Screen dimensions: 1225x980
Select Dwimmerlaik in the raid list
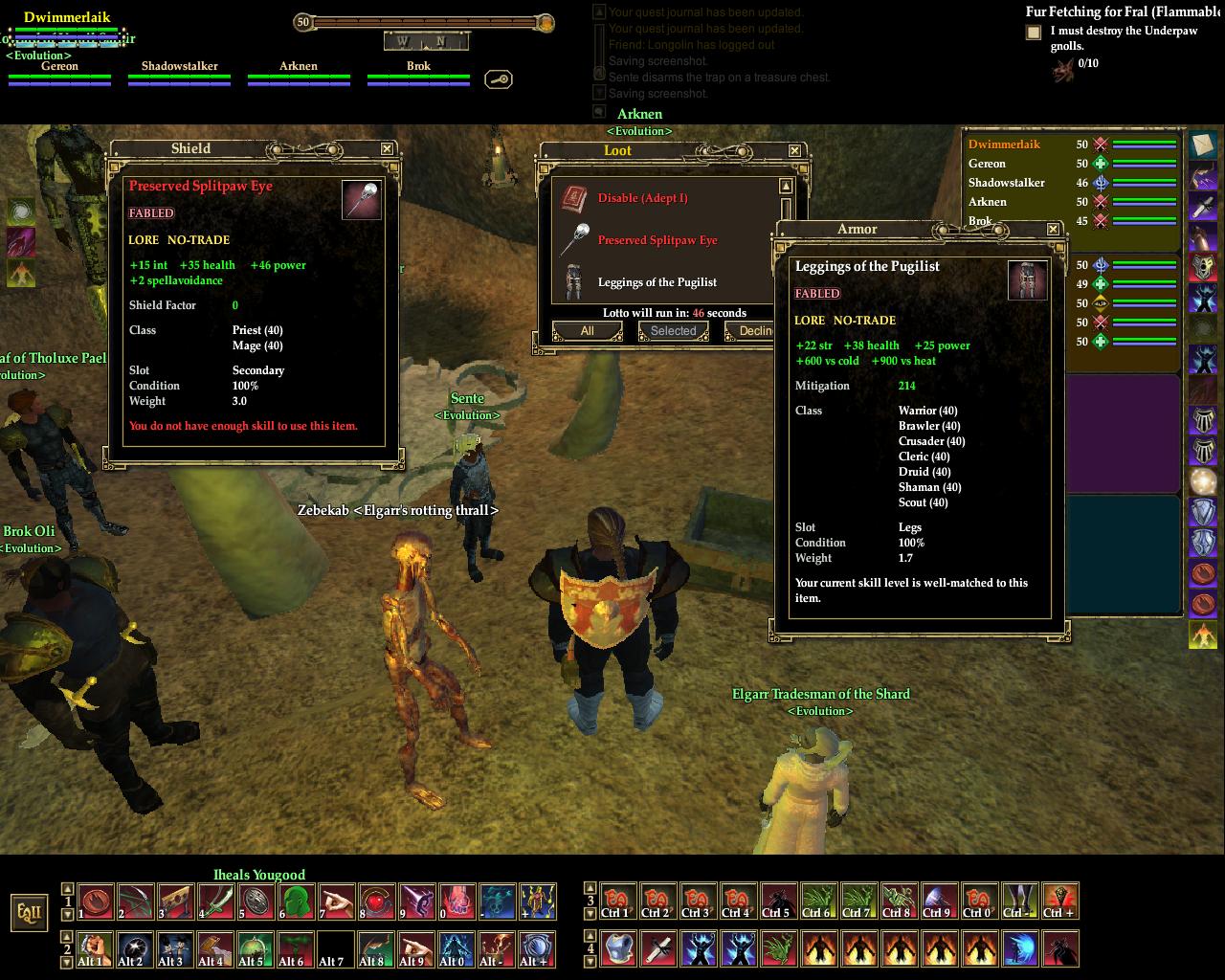1004,145
